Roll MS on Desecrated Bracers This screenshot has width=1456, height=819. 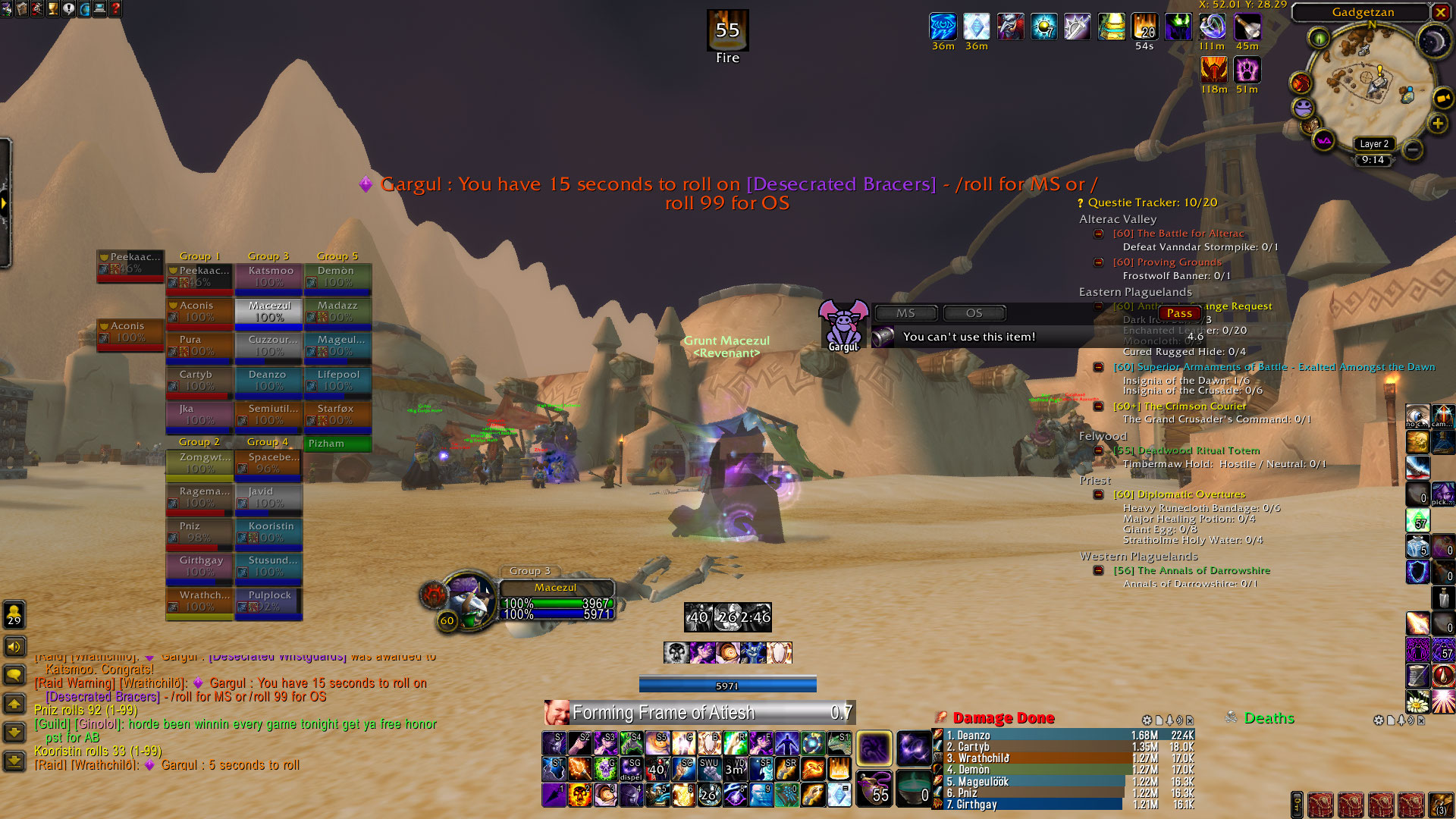(x=905, y=313)
